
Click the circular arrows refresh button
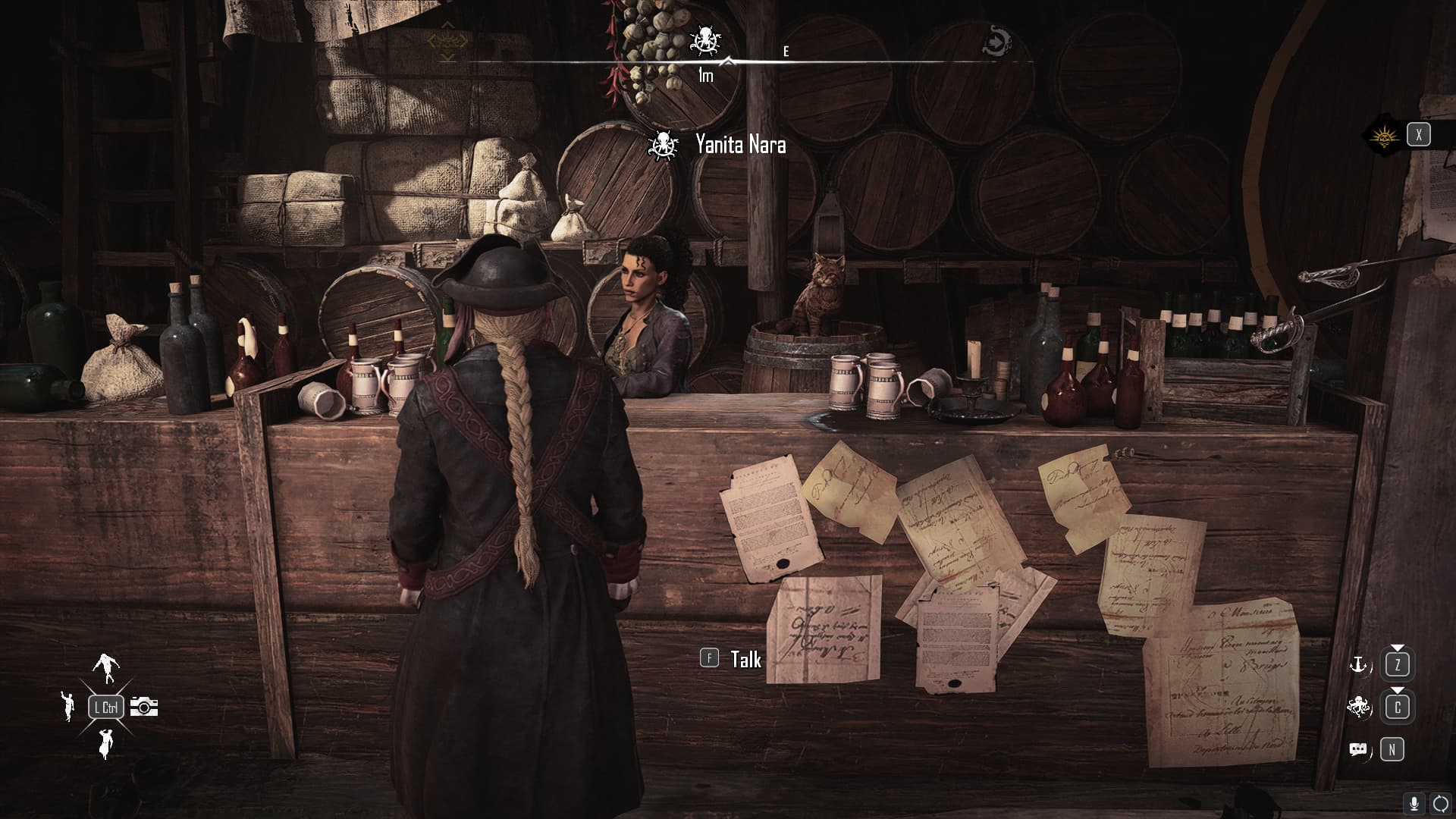click(1440, 804)
